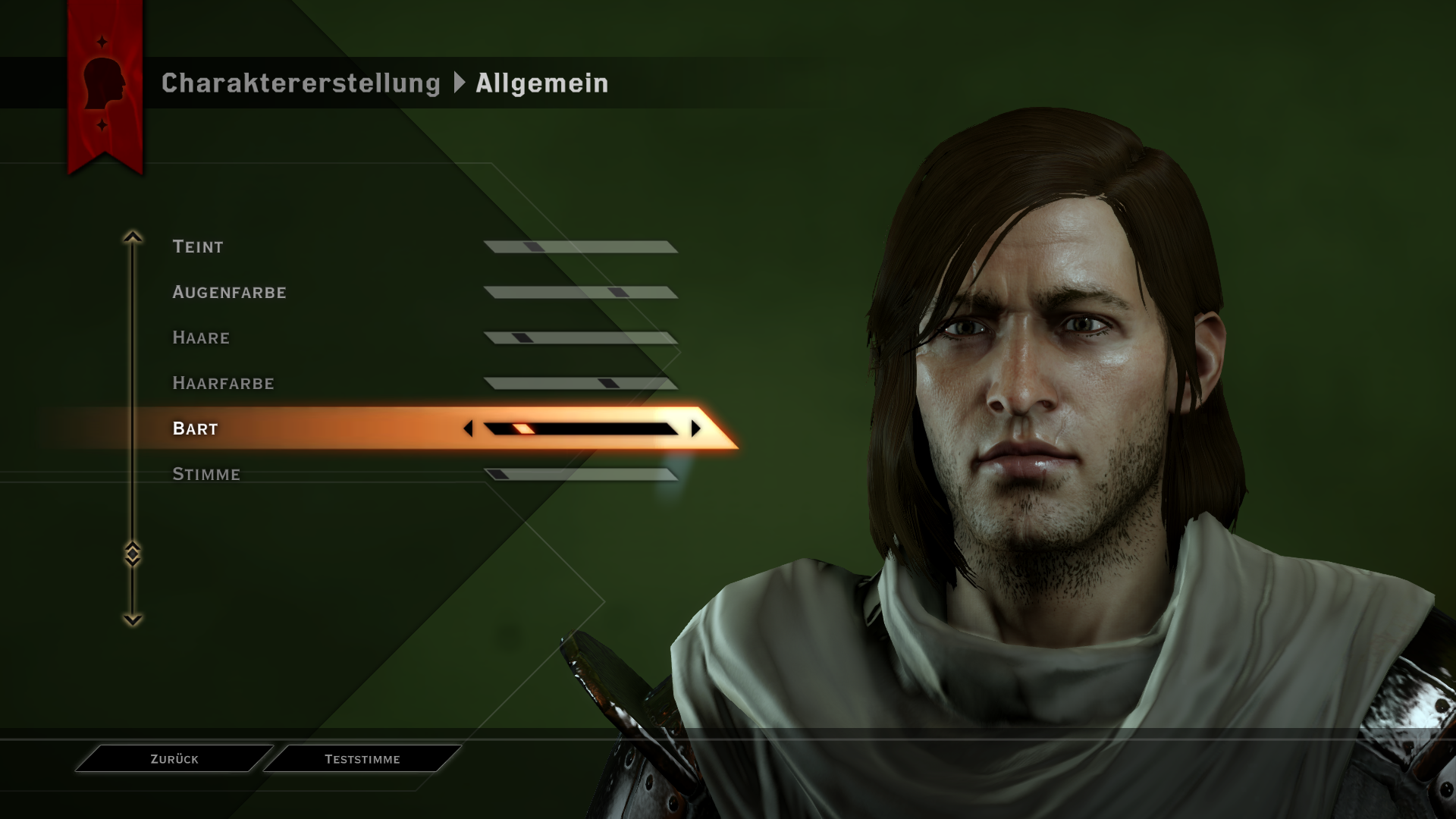Adjust the Stimme slider bar

click(x=581, y=475)
